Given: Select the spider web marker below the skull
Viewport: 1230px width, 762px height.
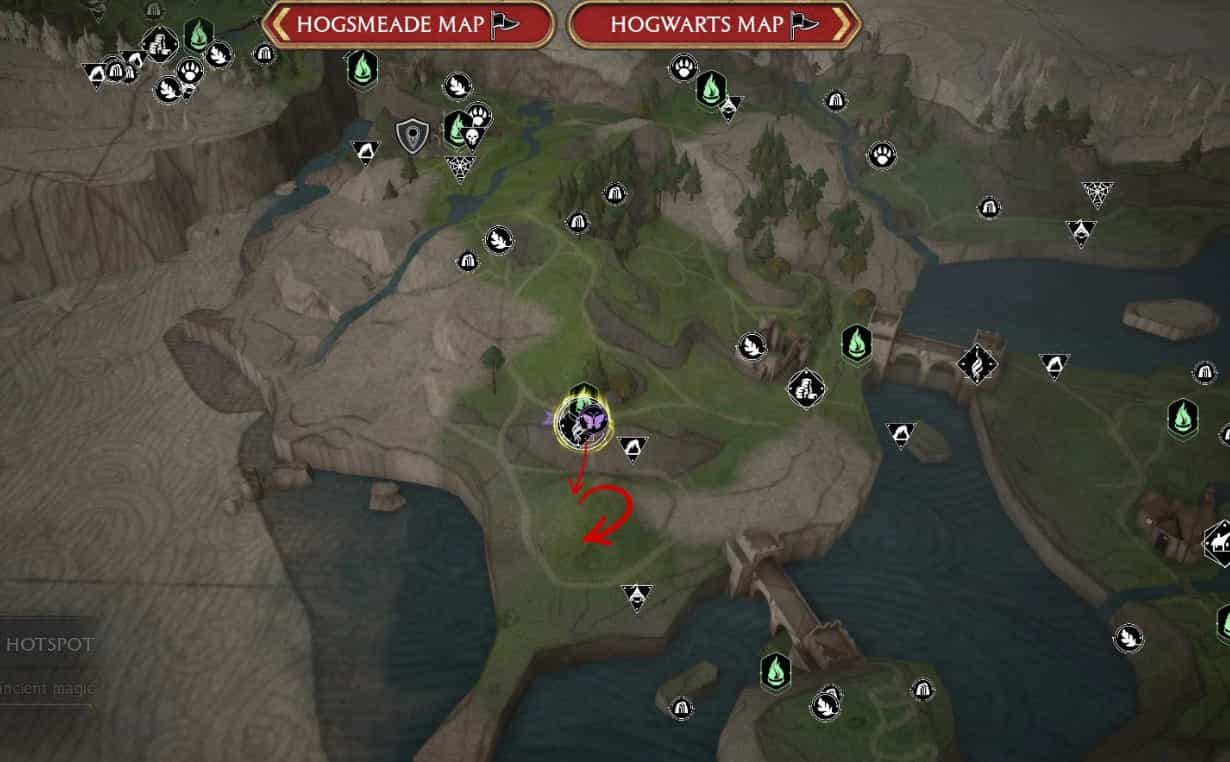Looking at the screenshot, I should pyautogui.click(x=460, y=166).
